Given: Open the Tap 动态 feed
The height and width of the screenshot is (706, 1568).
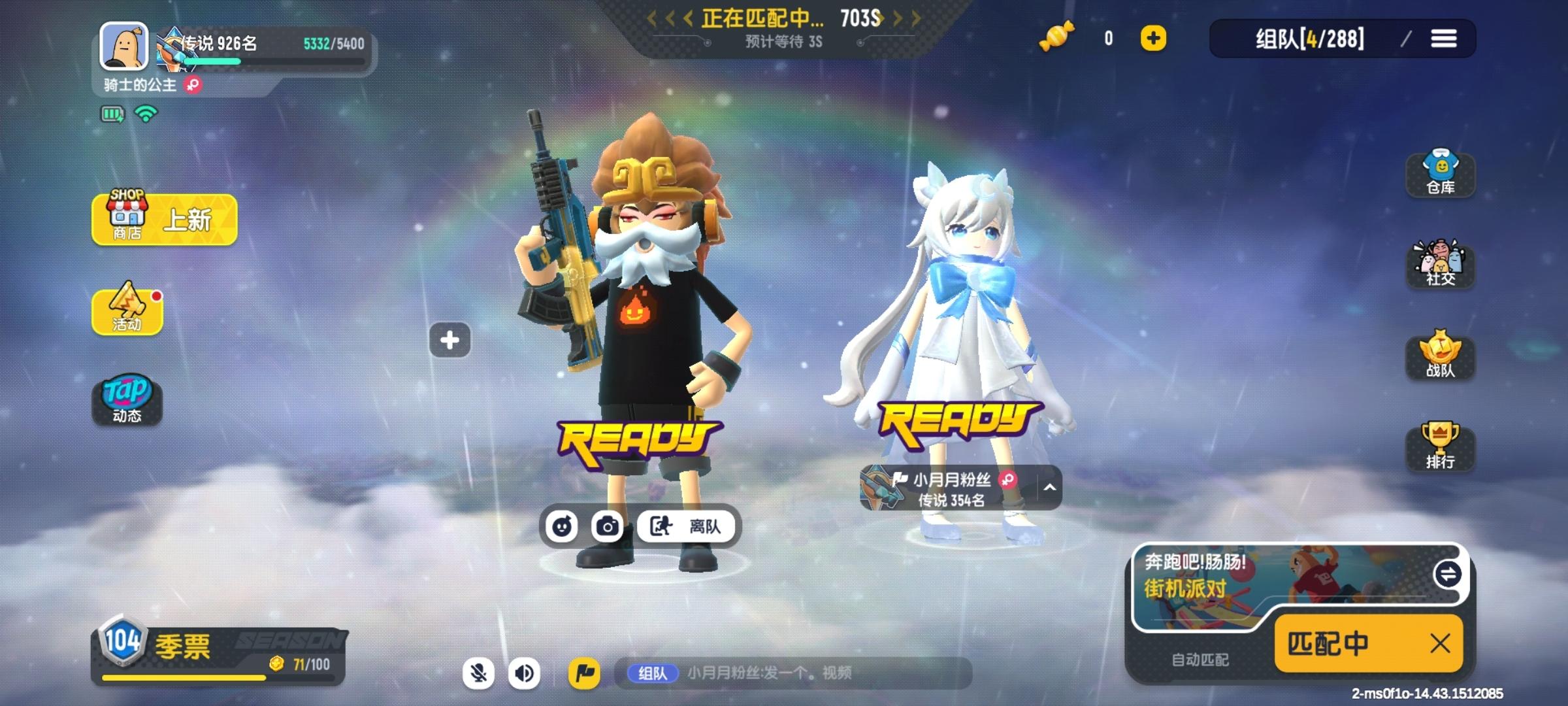Looking at the screenshot, I should point(128,399).
